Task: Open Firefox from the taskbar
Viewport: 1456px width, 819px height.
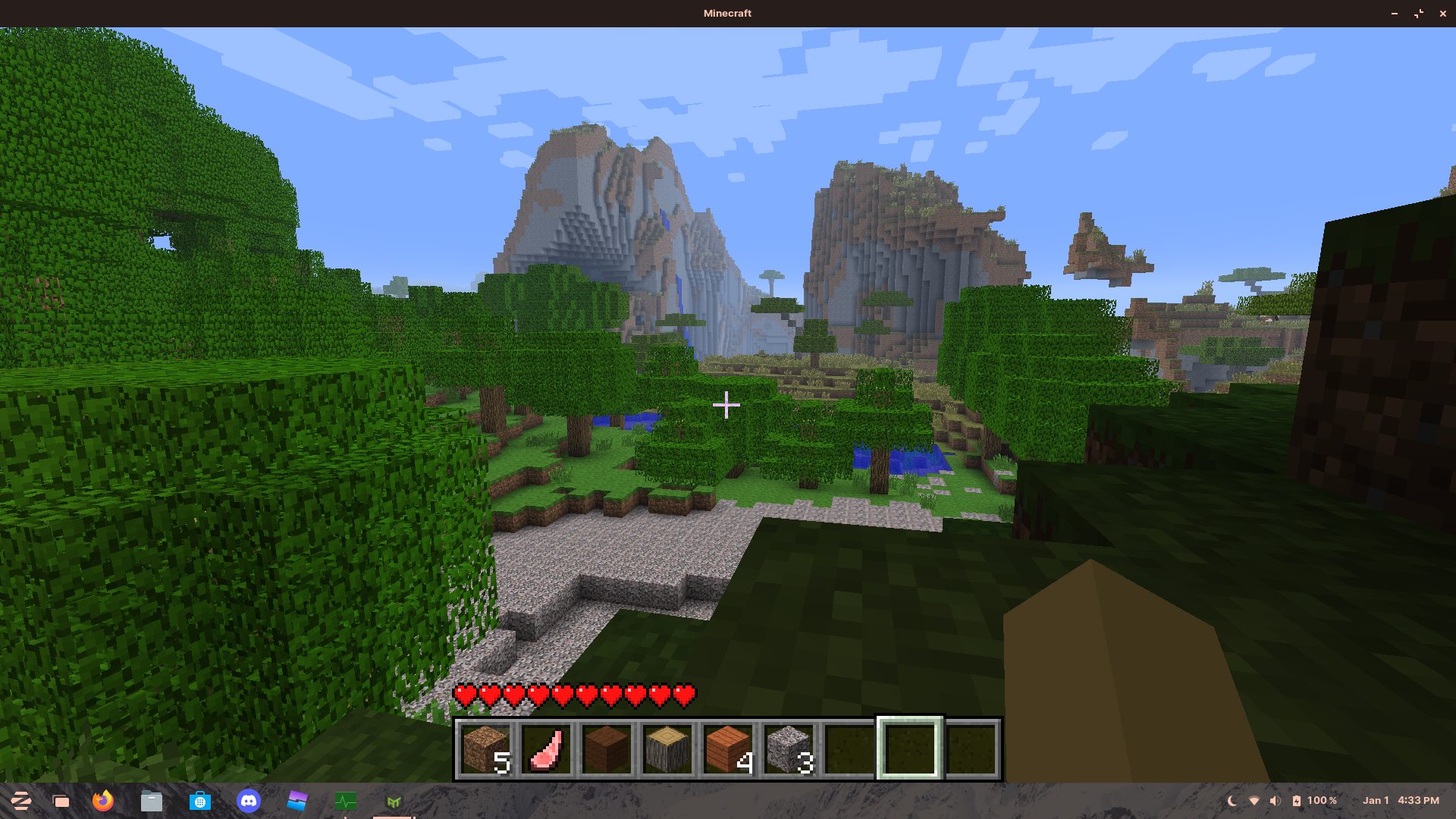Action: 104,800
